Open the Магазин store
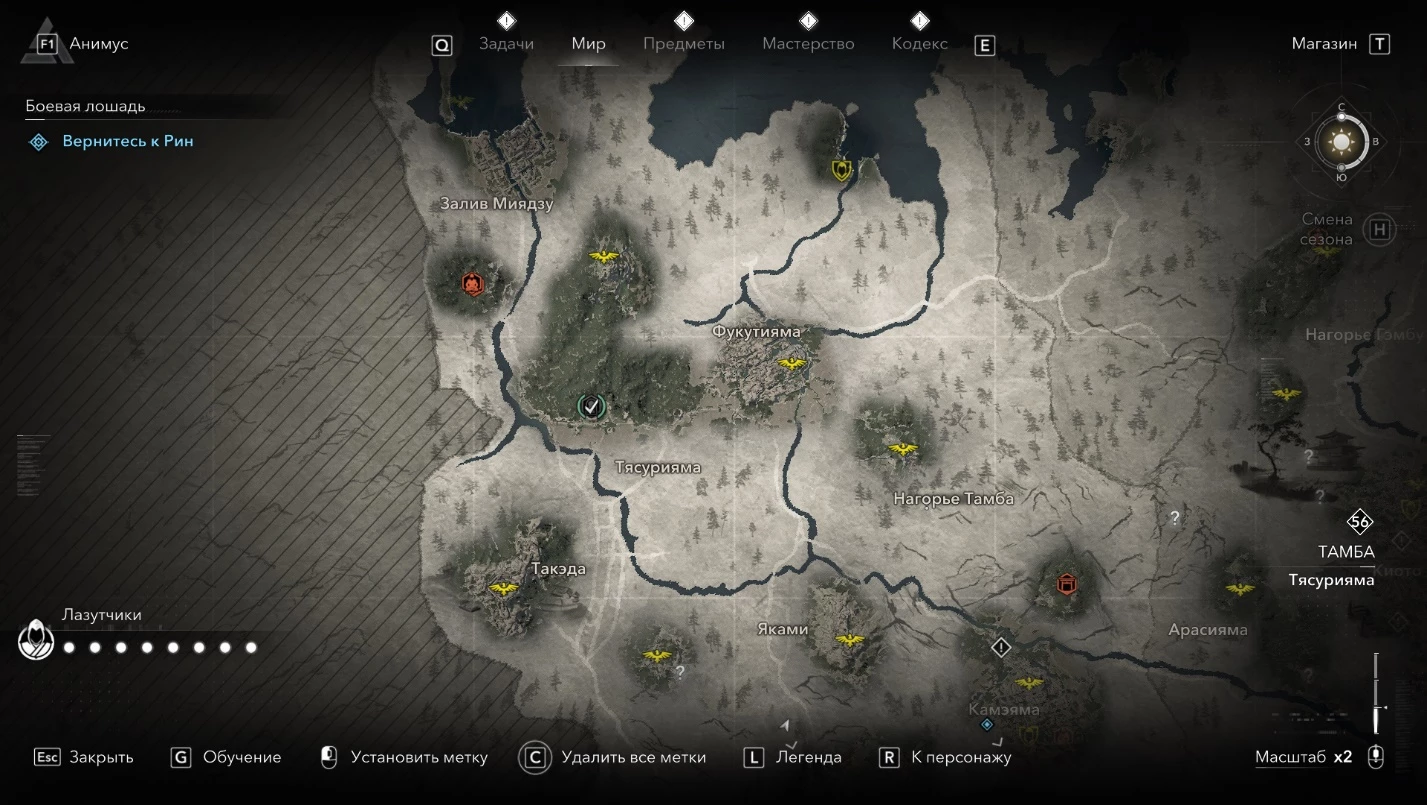Screen dimensions: 1427x805 (x=1324, y=44)
